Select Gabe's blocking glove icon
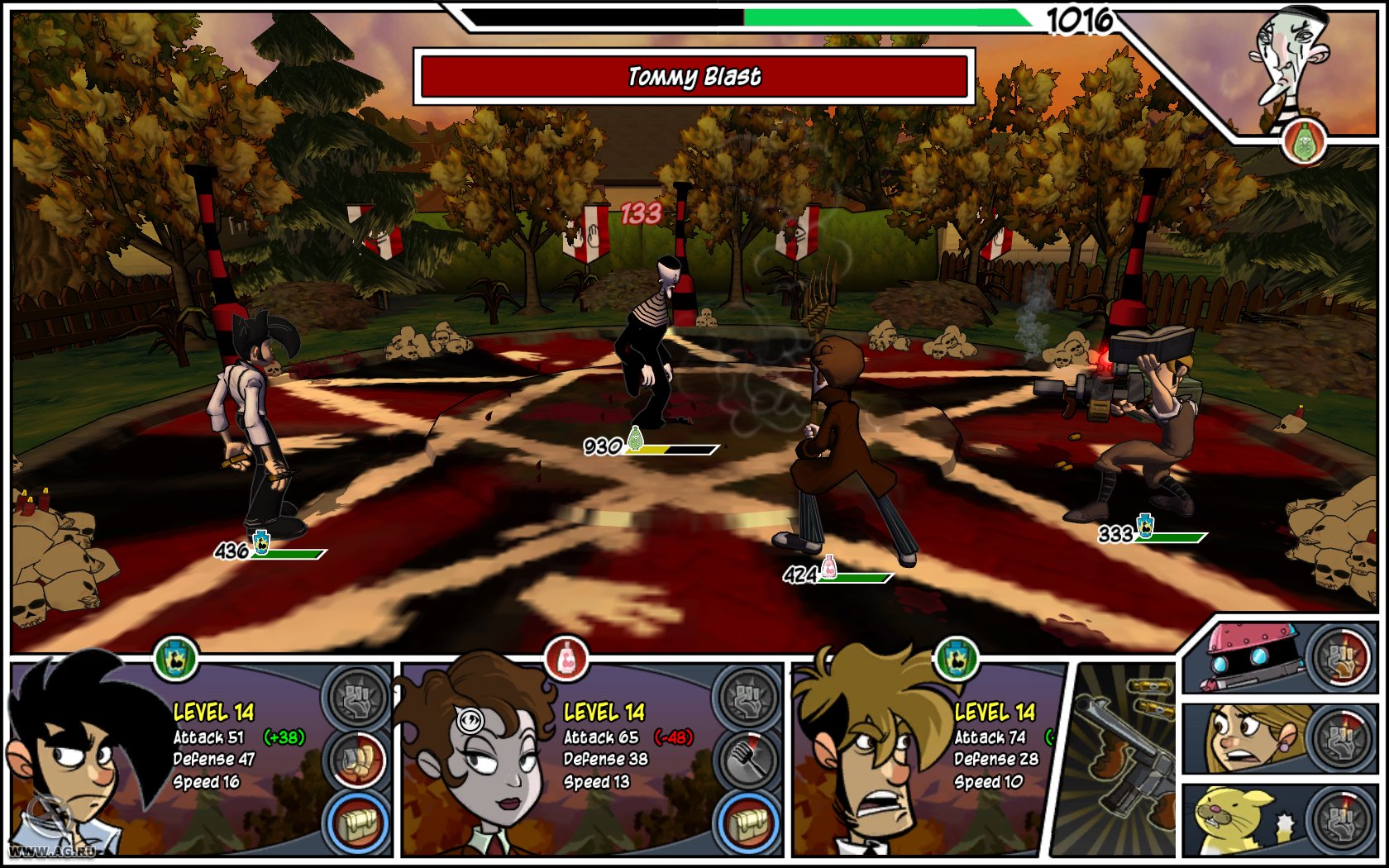Image resolution: width=1389 pixels, height=868 pixels. 358,759
